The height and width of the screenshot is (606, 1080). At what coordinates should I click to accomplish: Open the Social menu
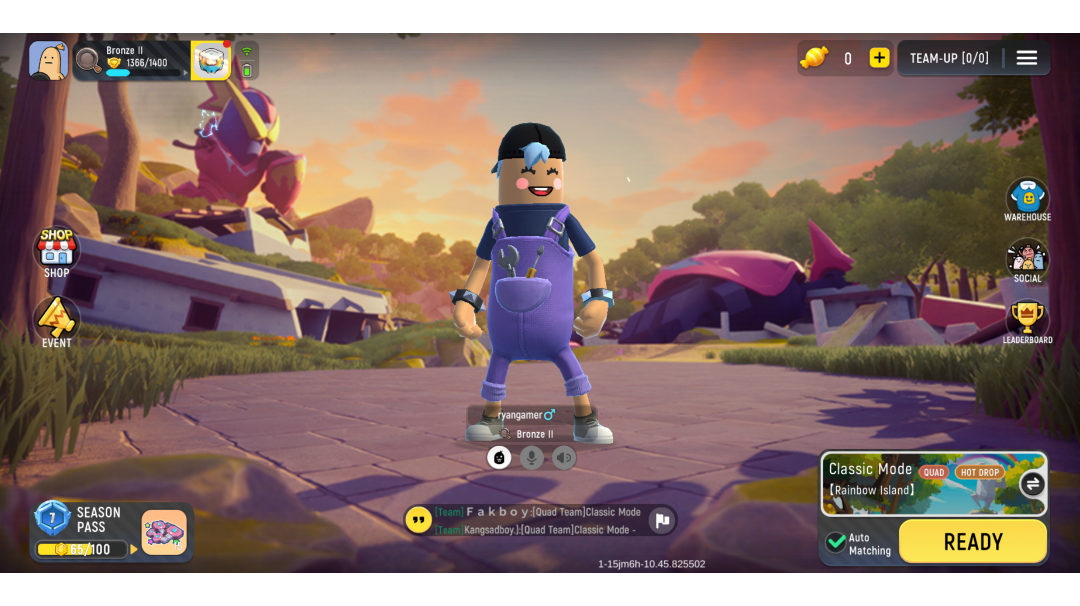coord(1027,260)
